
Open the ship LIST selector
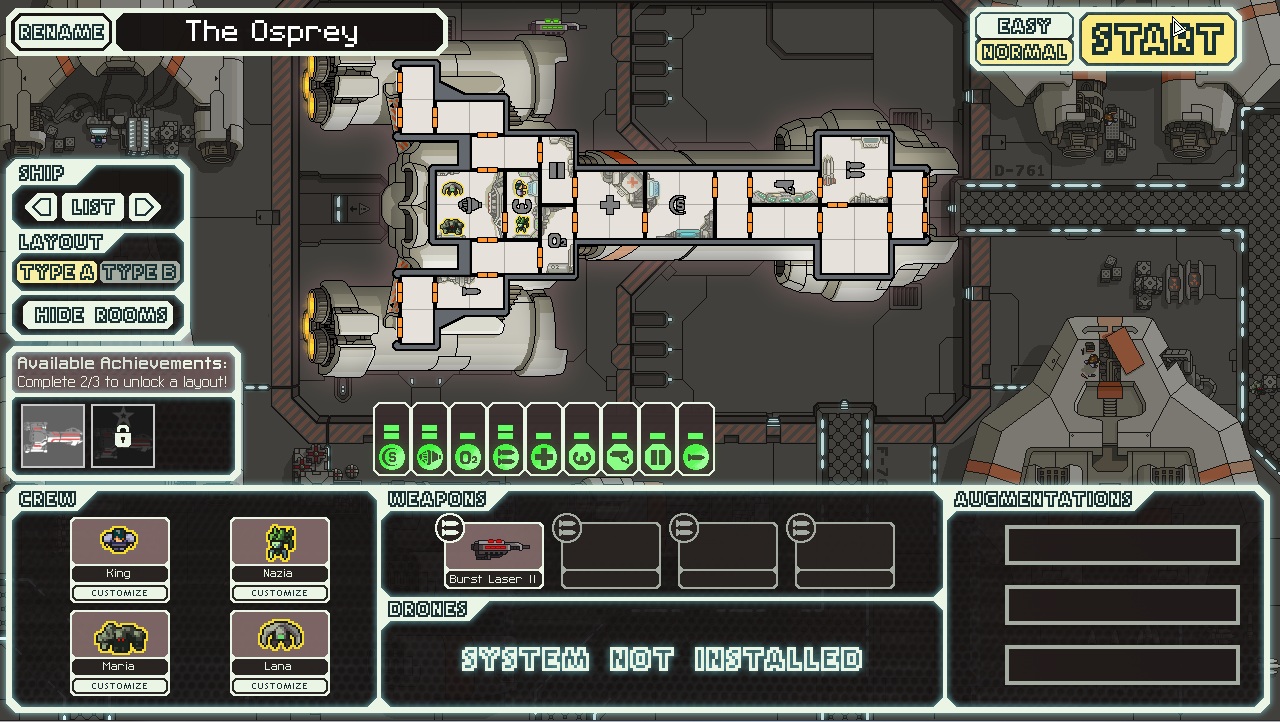pos(95,207)
